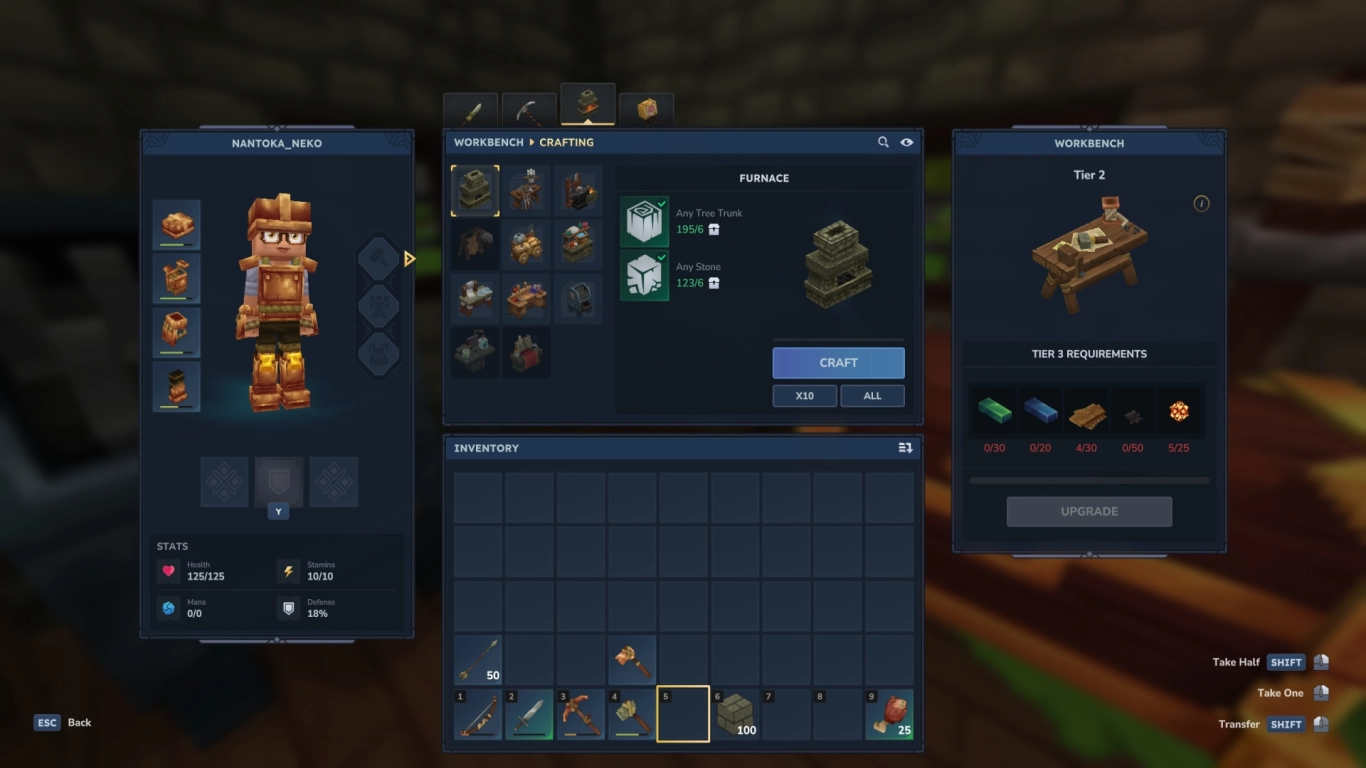Click the Workbench breadcrumb chevron

click(532, 142)
